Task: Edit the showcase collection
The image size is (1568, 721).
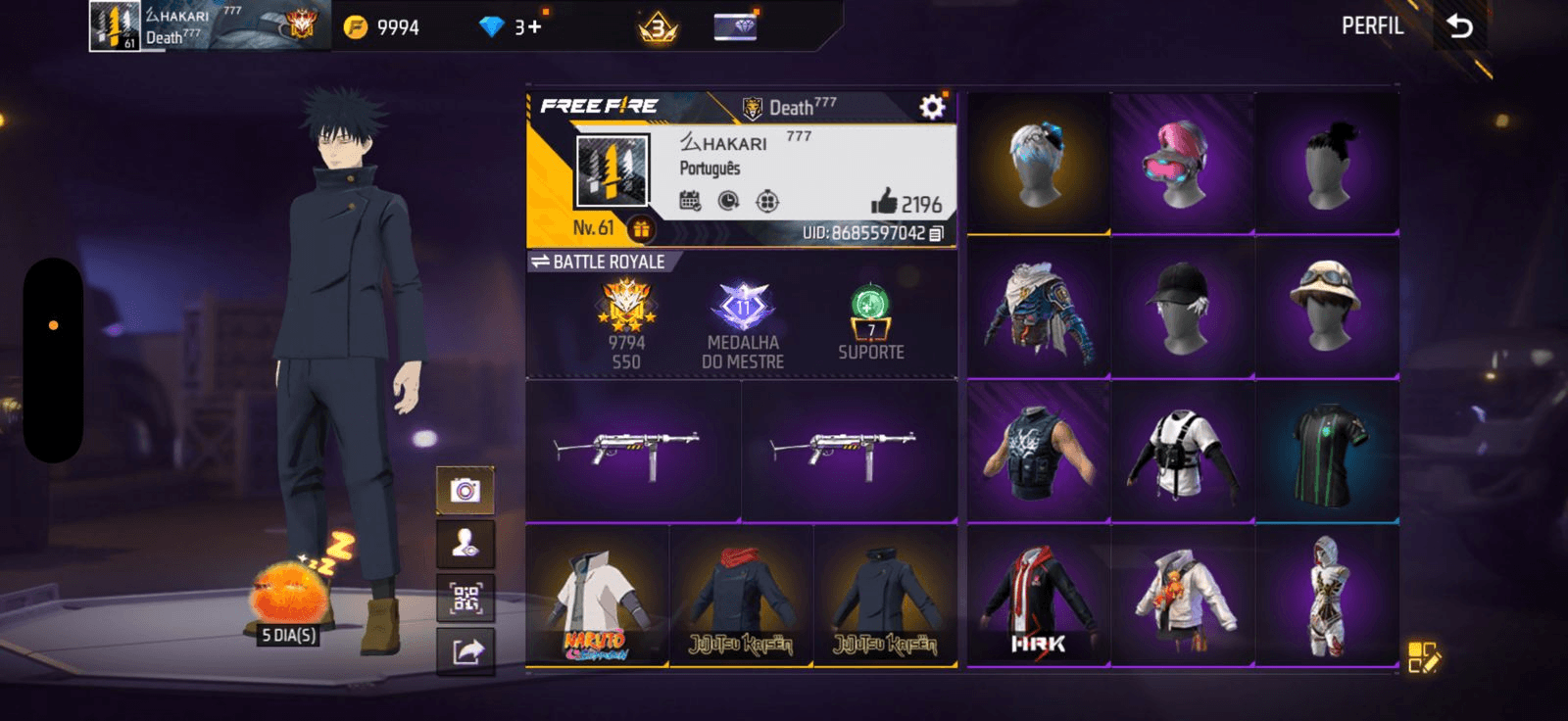Action: coord(1423,657)
